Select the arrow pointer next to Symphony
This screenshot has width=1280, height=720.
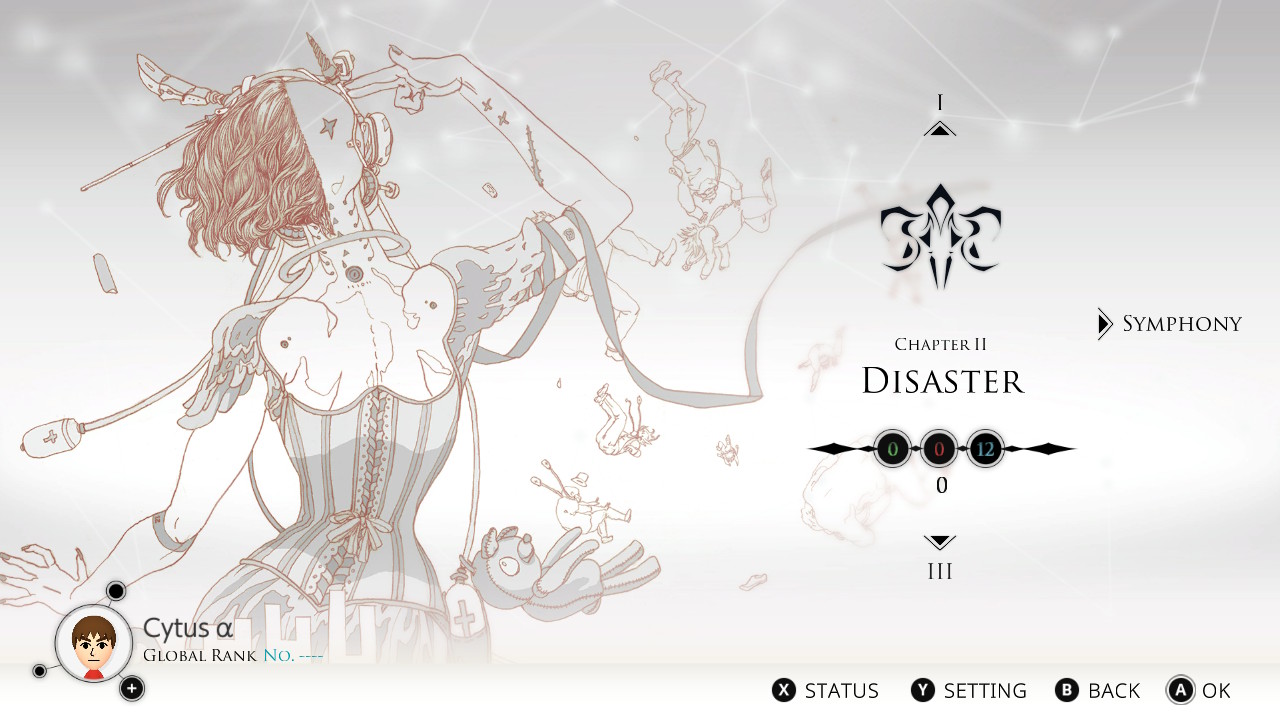(1106, 323)
